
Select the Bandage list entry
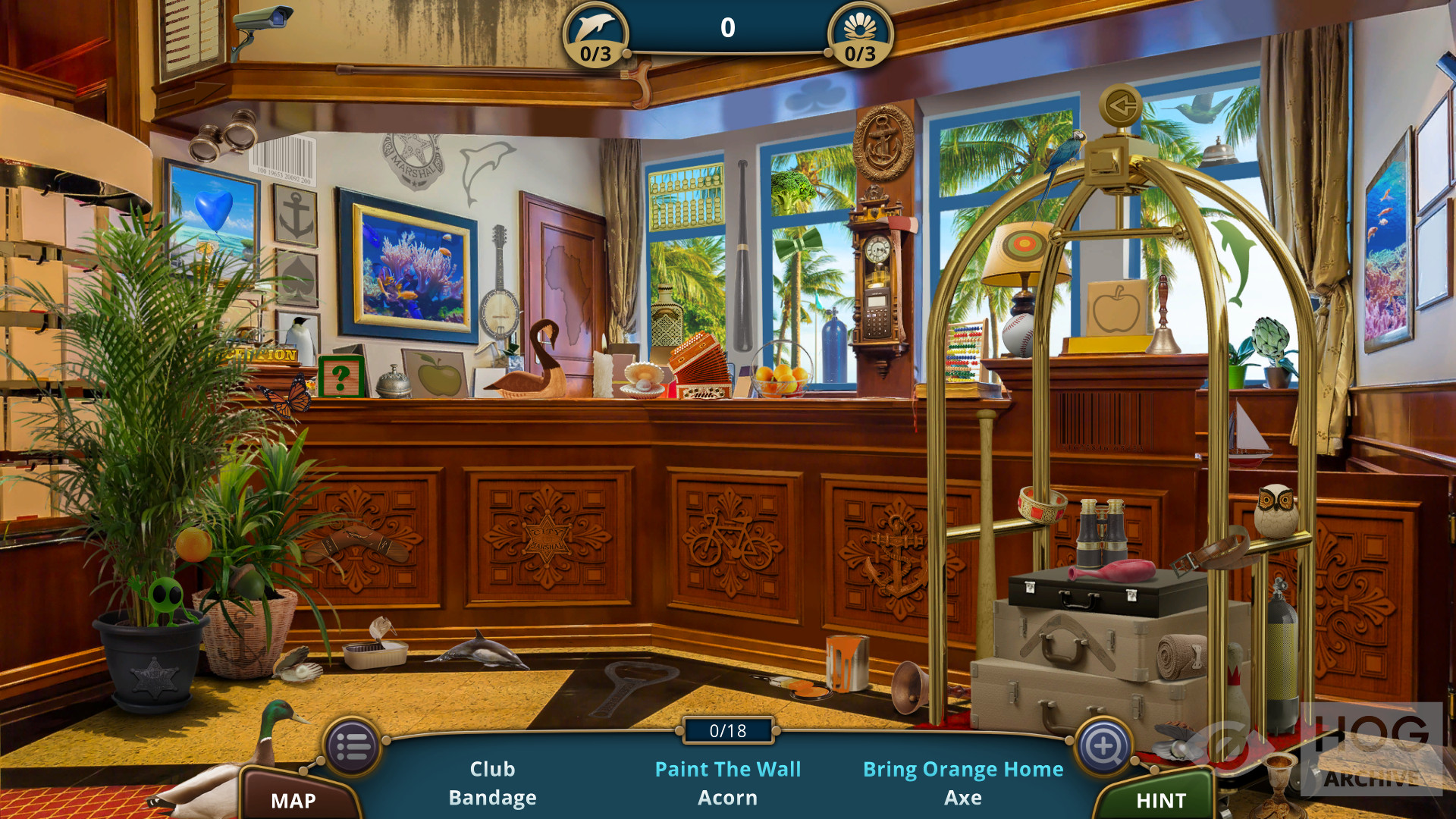click(492, 798)
